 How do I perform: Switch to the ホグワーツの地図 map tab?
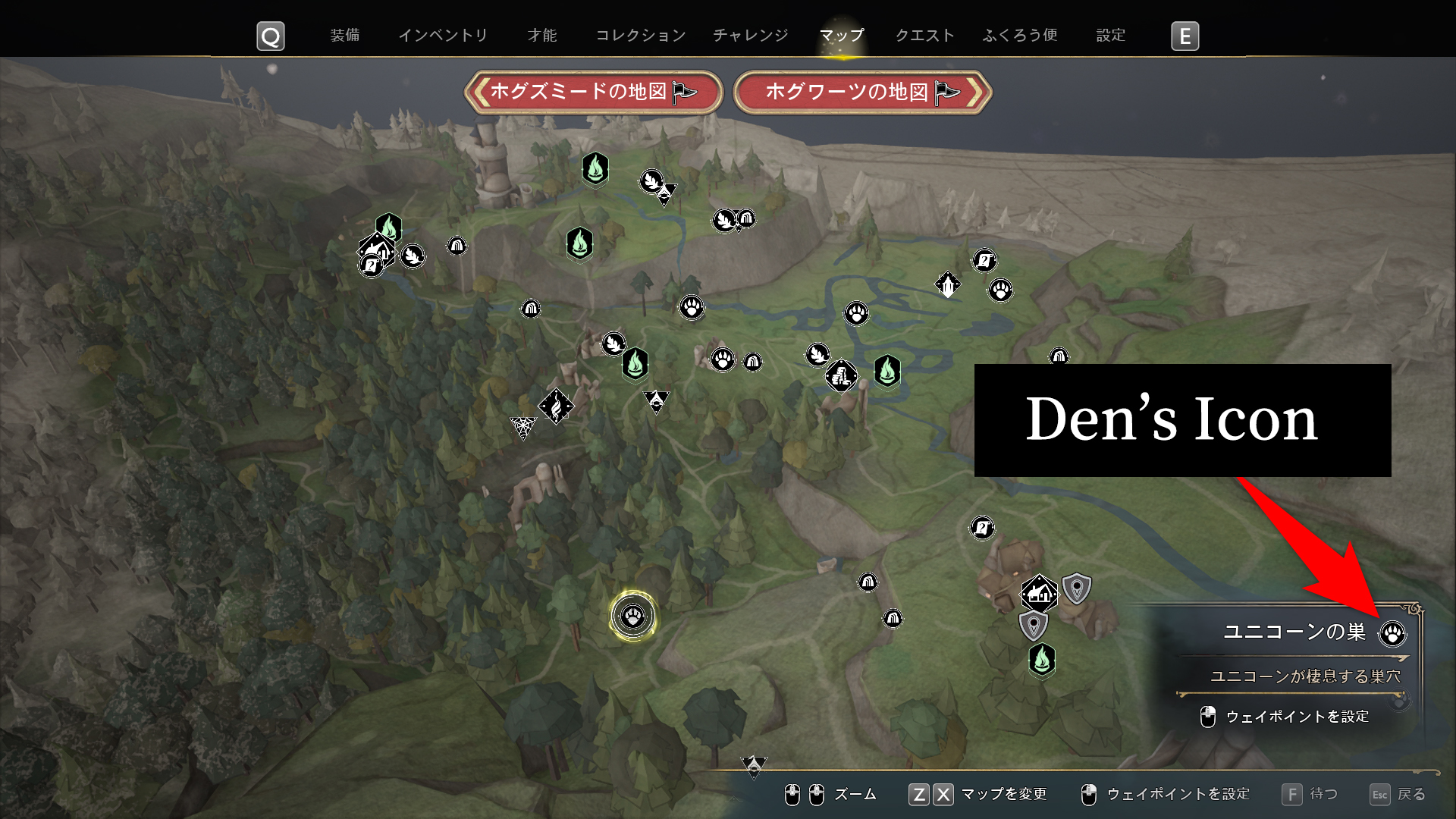[x=862, y=90]
